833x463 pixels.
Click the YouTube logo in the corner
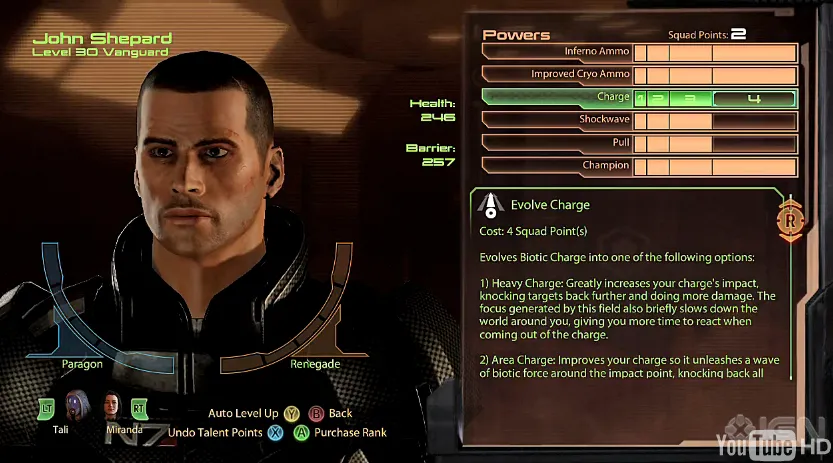[757, 443]
